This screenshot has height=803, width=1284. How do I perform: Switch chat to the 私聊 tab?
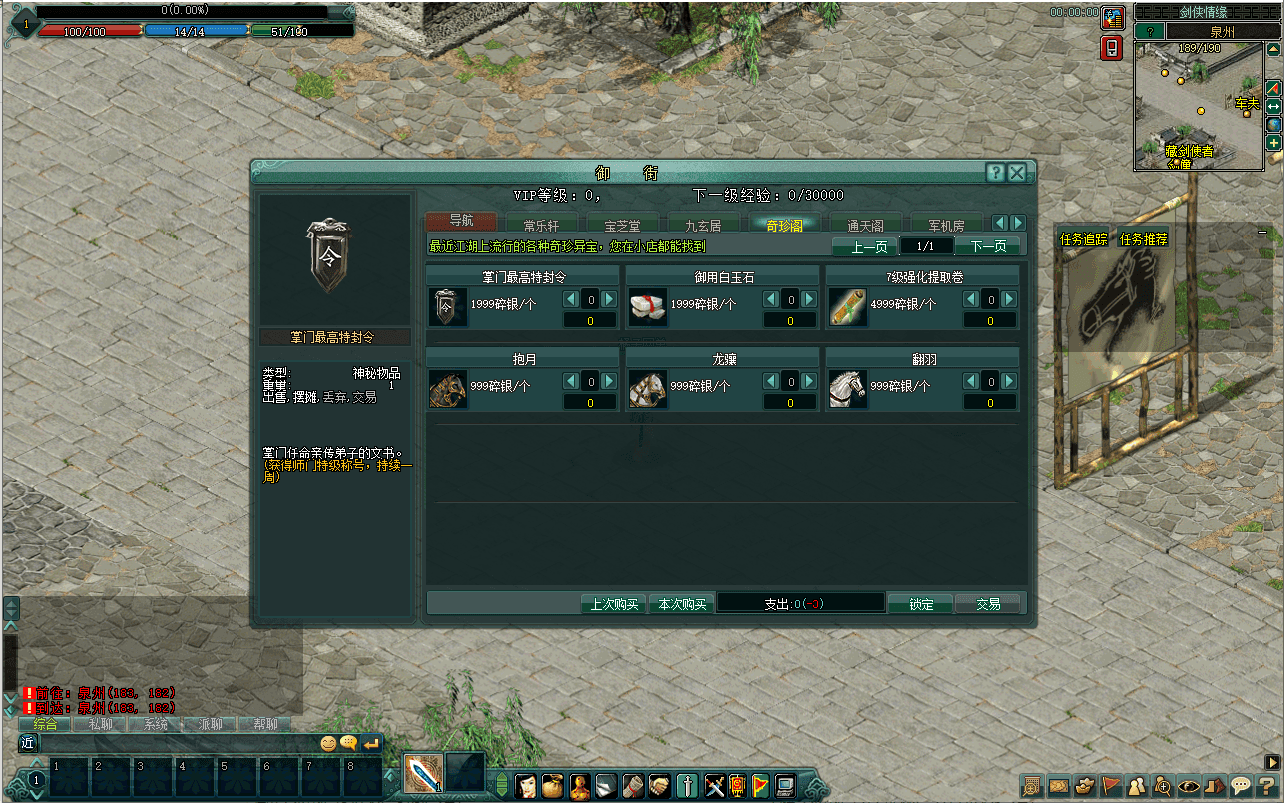click(x=100, y=724)
